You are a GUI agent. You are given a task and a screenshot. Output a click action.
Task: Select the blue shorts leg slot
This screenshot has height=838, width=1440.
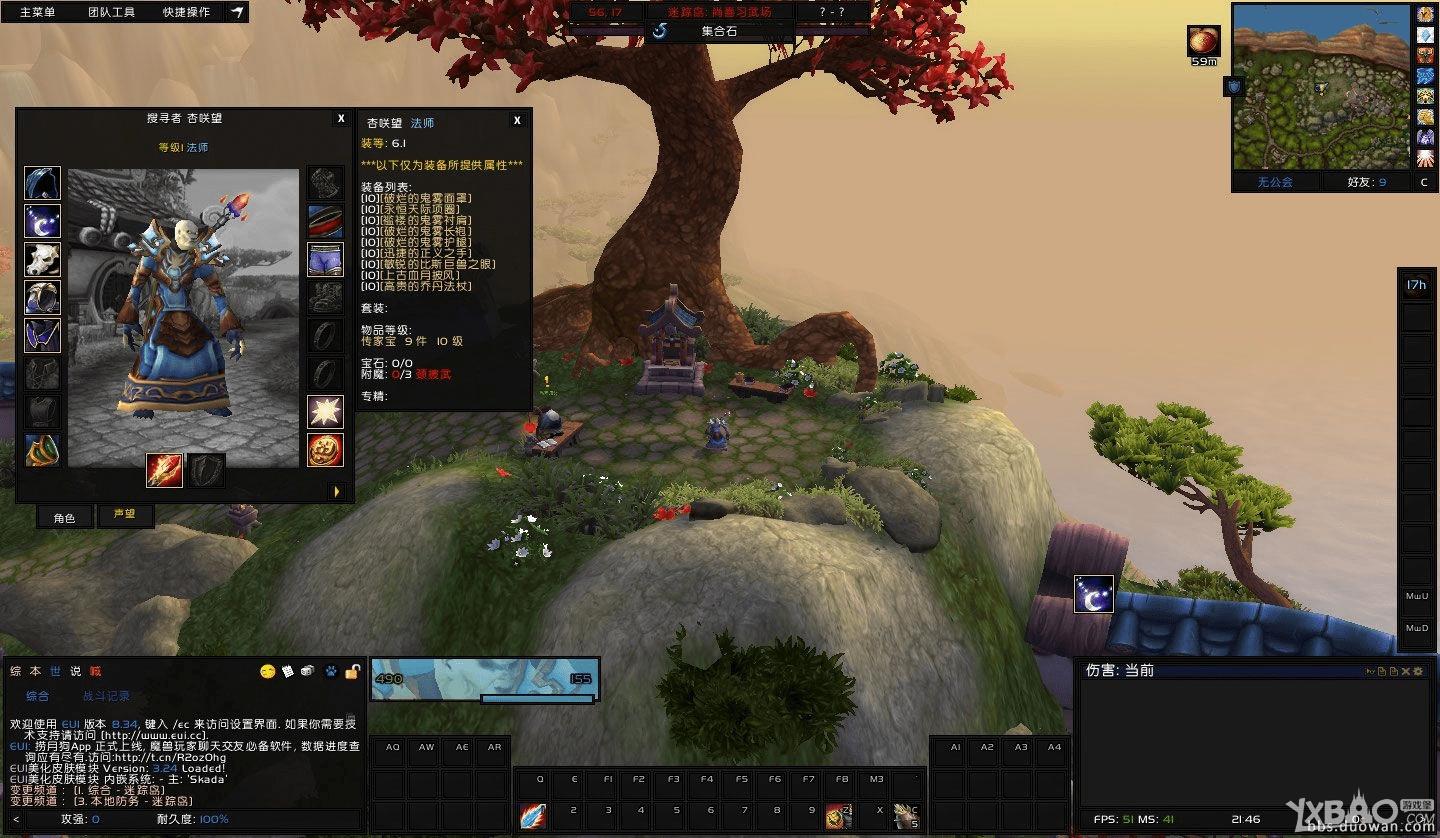325,259
